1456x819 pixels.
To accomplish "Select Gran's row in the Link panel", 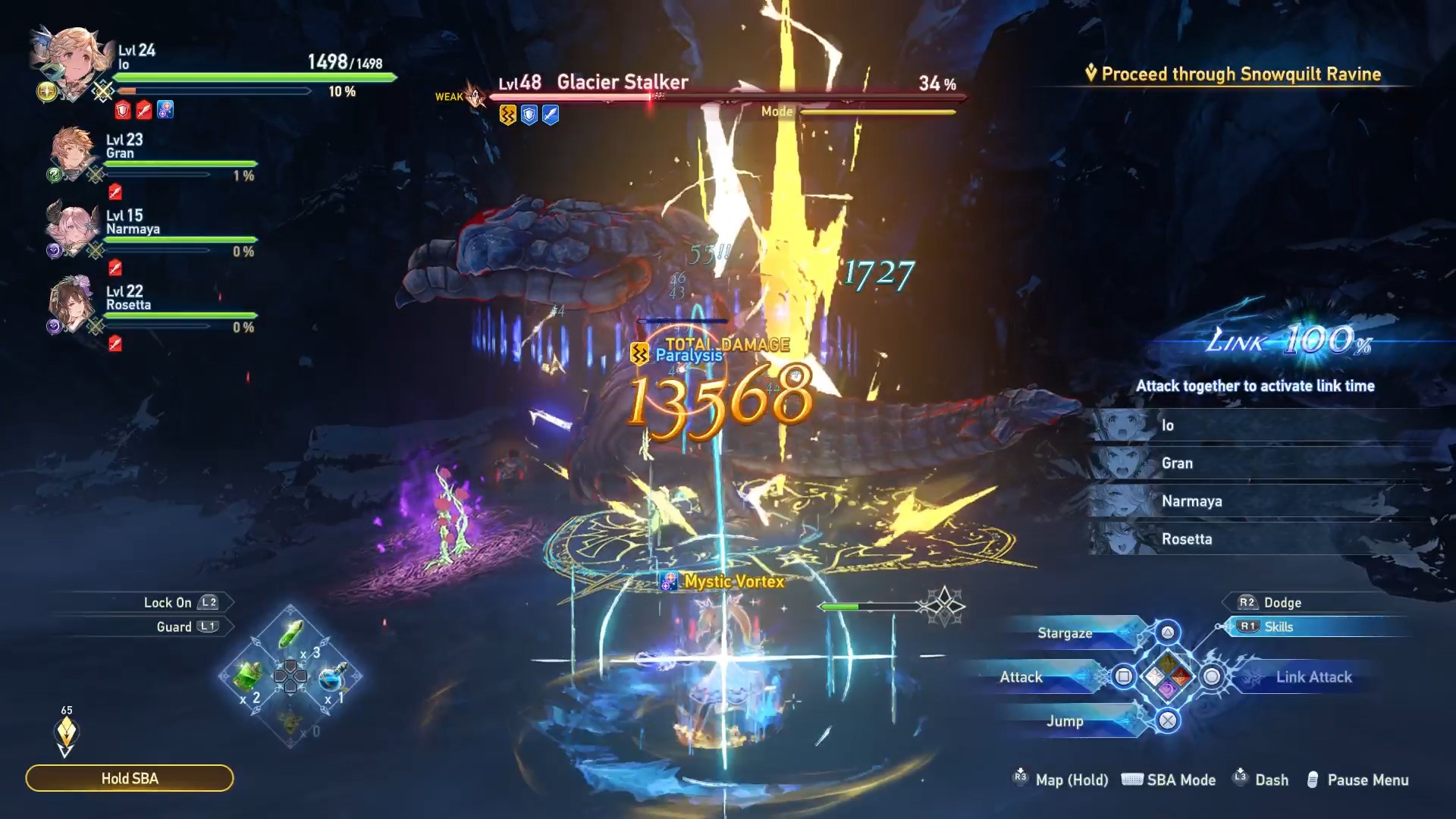I will coord(1259,463).
